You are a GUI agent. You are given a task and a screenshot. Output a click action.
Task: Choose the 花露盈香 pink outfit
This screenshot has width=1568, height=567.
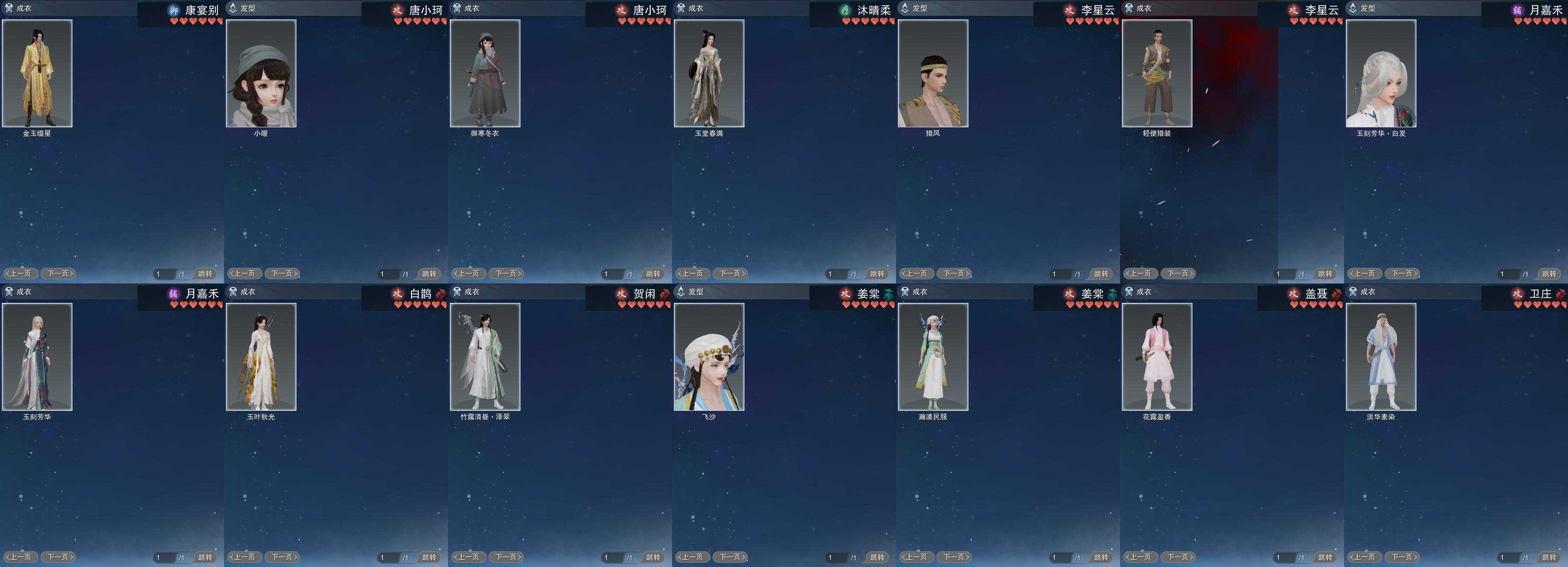[1157, 356]
